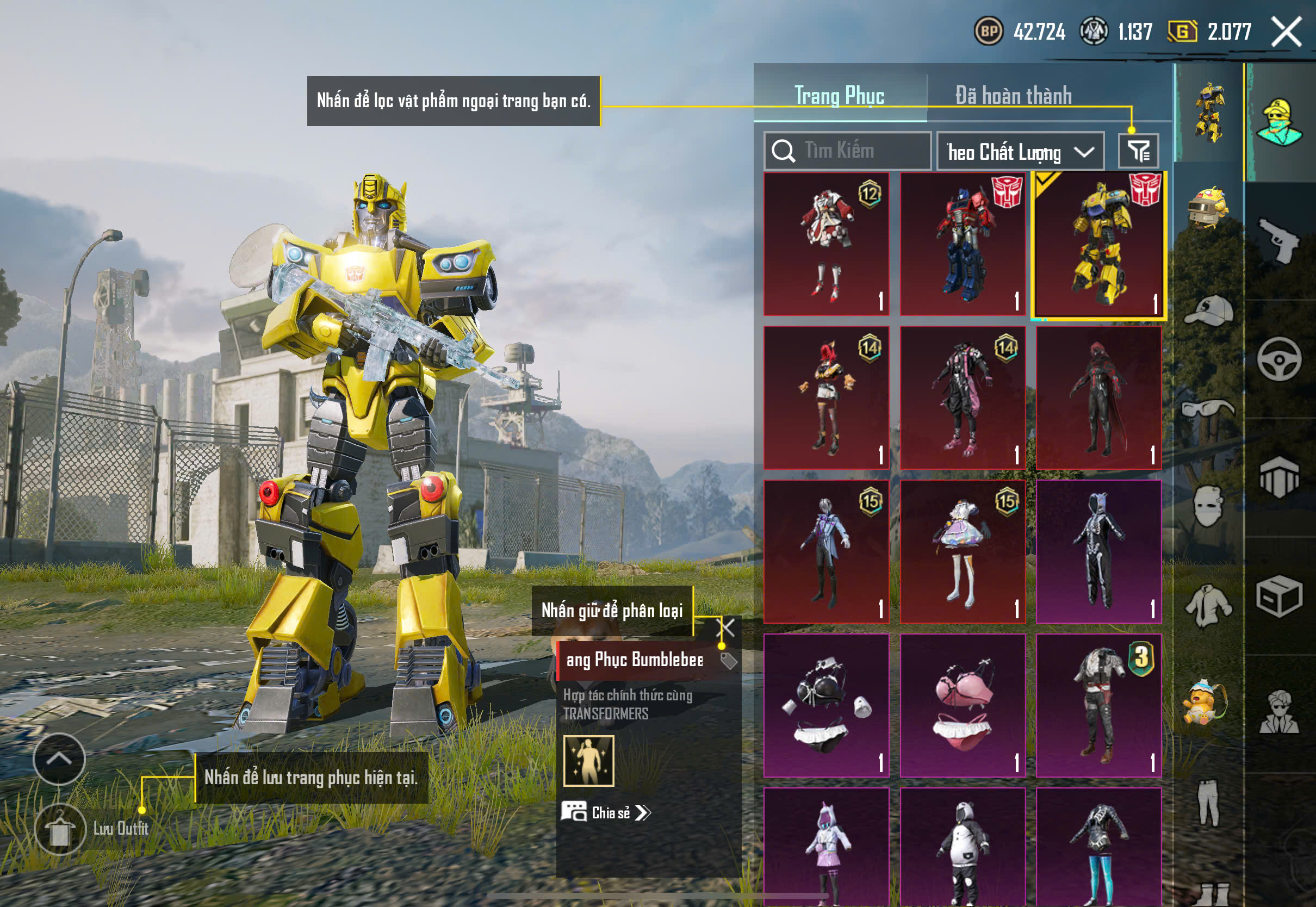Close the Bumblebee item info popup
The image size is (1316, 907).
(x=726, y=628)
